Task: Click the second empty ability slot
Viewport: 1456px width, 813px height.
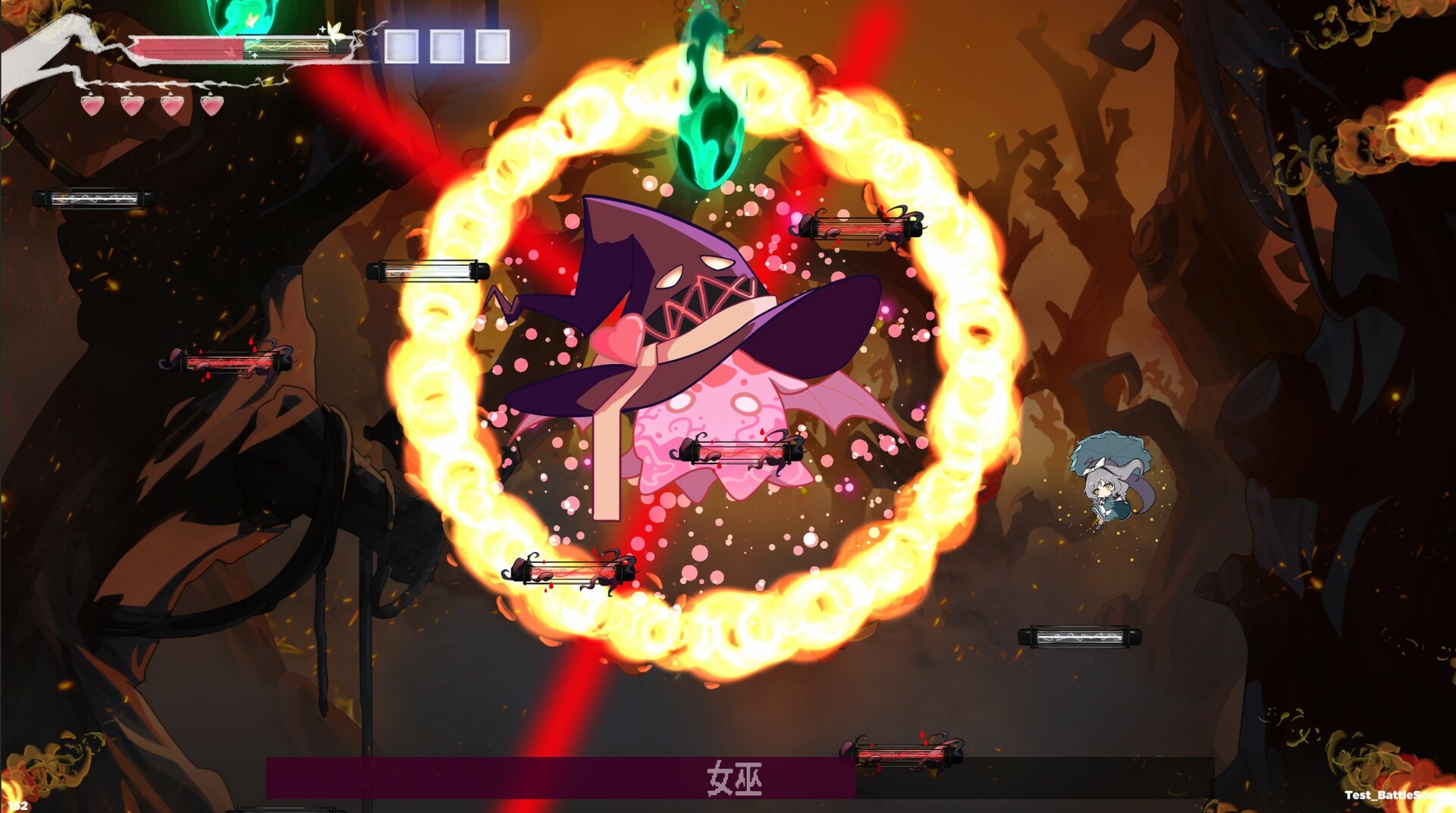Action: [x=446, y=46]
